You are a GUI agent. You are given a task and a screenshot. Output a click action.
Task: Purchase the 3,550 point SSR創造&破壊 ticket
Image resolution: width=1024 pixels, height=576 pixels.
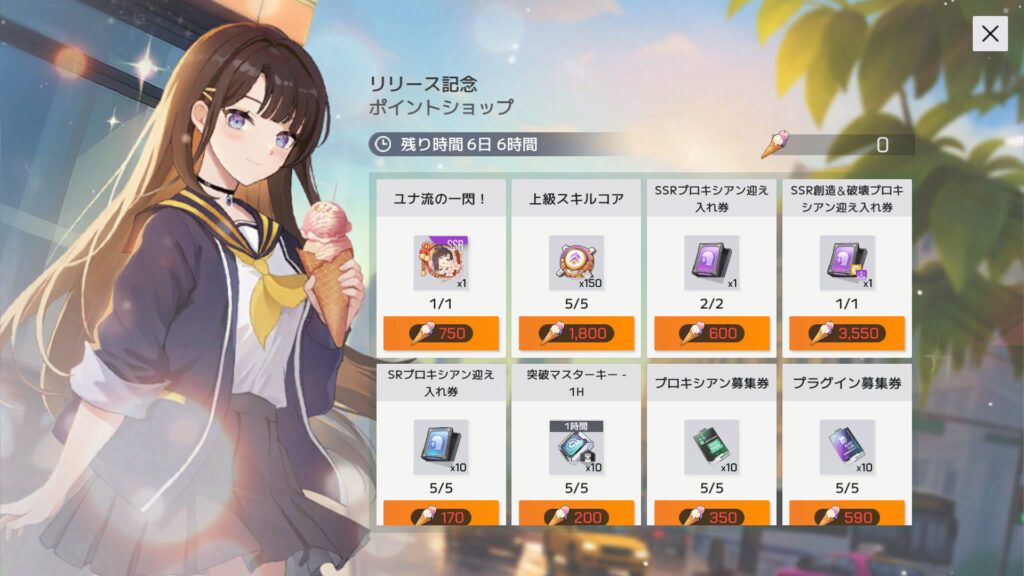click(x=847, y=333)
